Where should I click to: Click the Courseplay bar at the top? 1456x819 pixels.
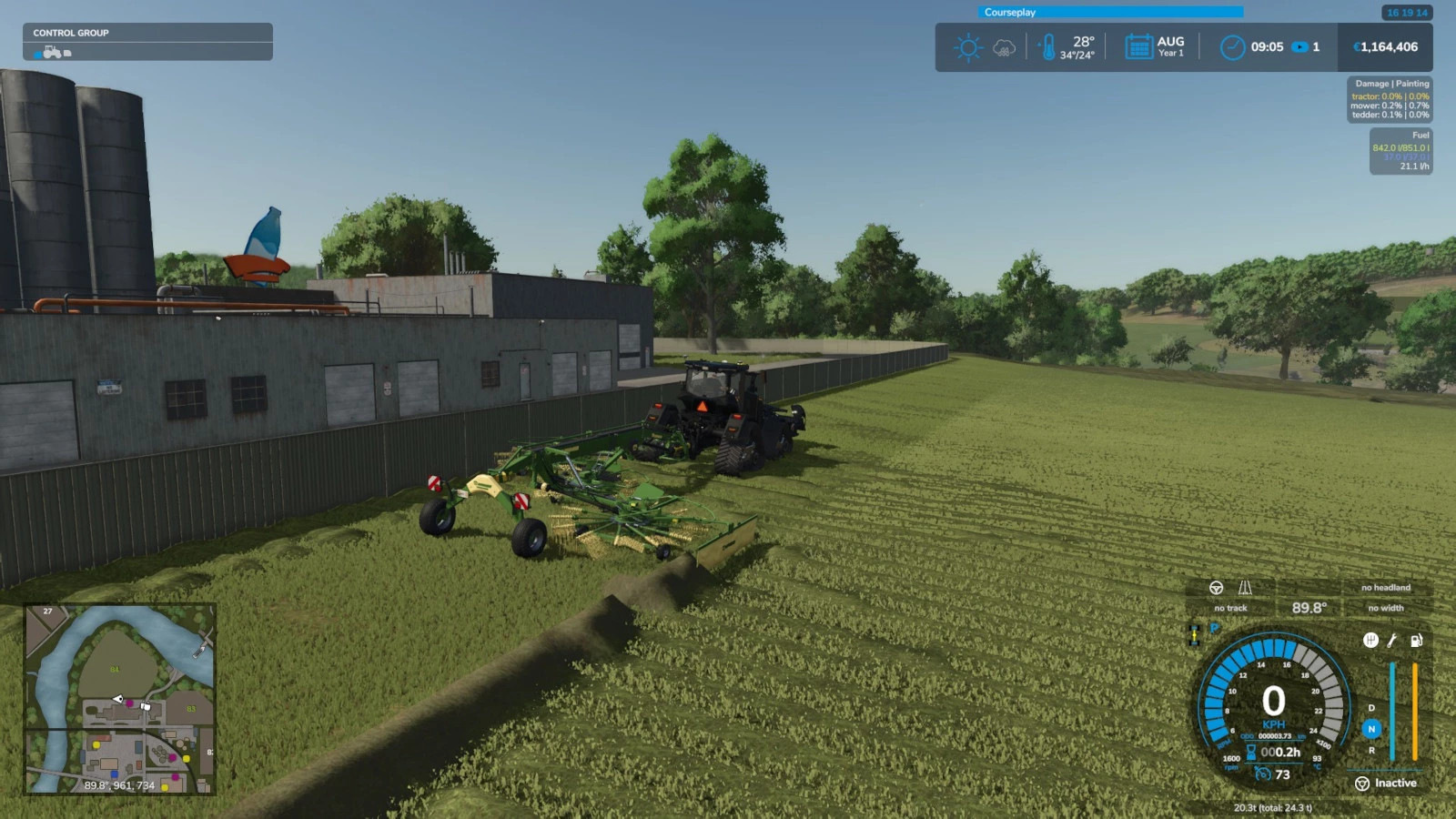pyautogui.click(x=1110, y=12)
